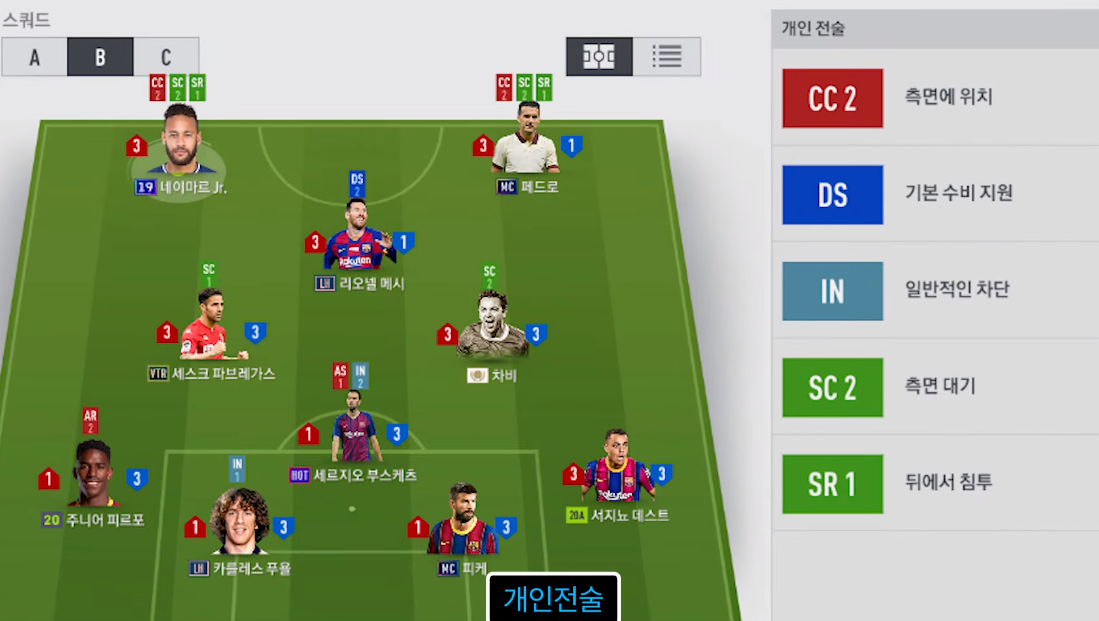Select Junior Firpo at left back
This screenshot has width=1099, height=621.
pyautogui.click(x=92, y=477)
